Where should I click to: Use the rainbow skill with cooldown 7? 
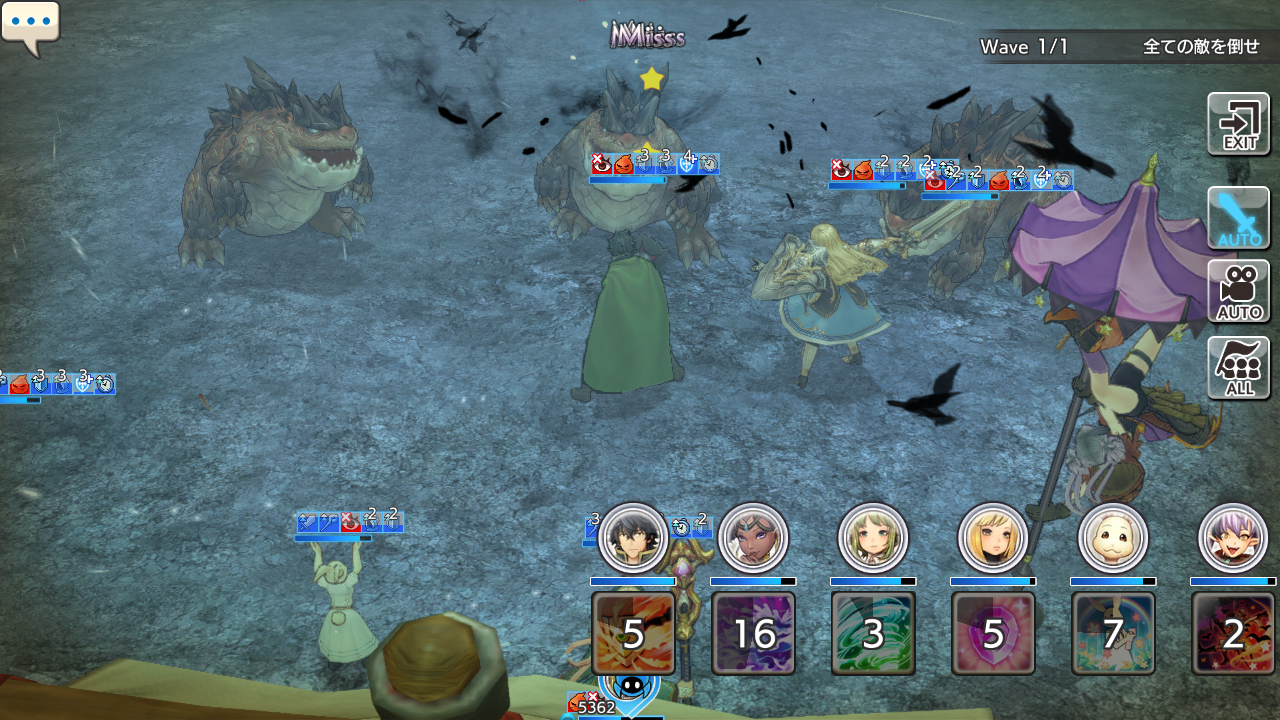tap(1113, 633)
